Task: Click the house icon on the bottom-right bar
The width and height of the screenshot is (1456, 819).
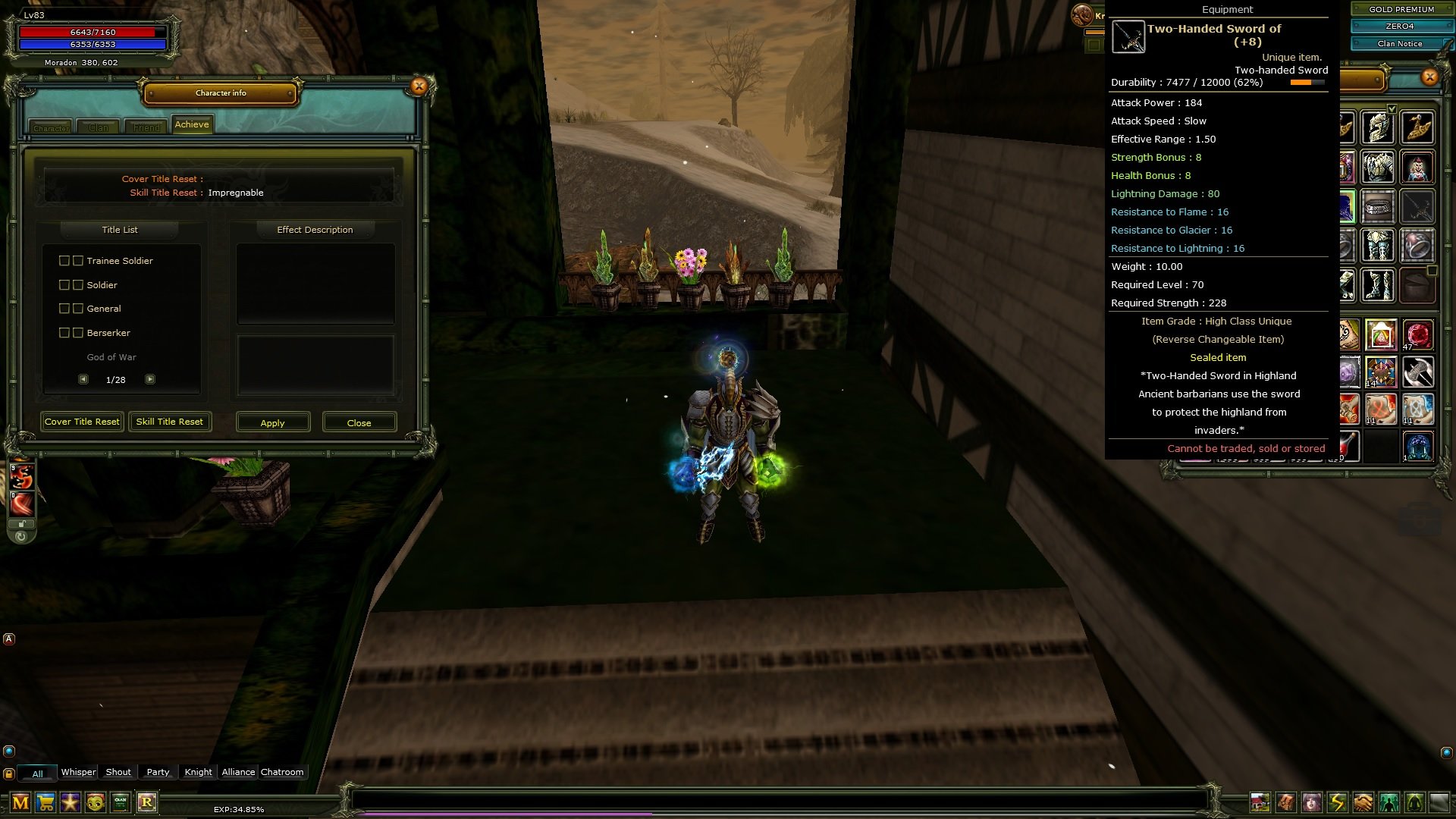Action: point(1260,802)
